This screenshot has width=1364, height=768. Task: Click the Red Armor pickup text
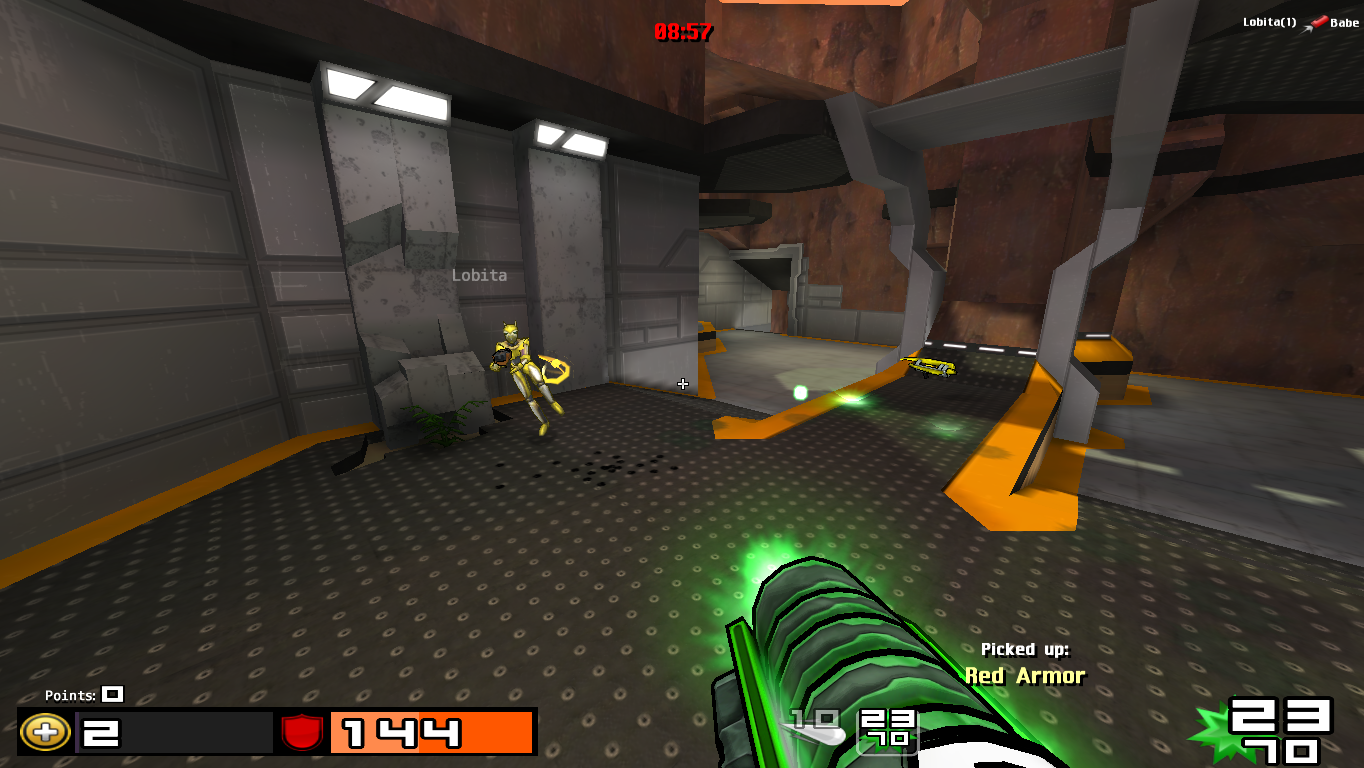[1023, 676]
